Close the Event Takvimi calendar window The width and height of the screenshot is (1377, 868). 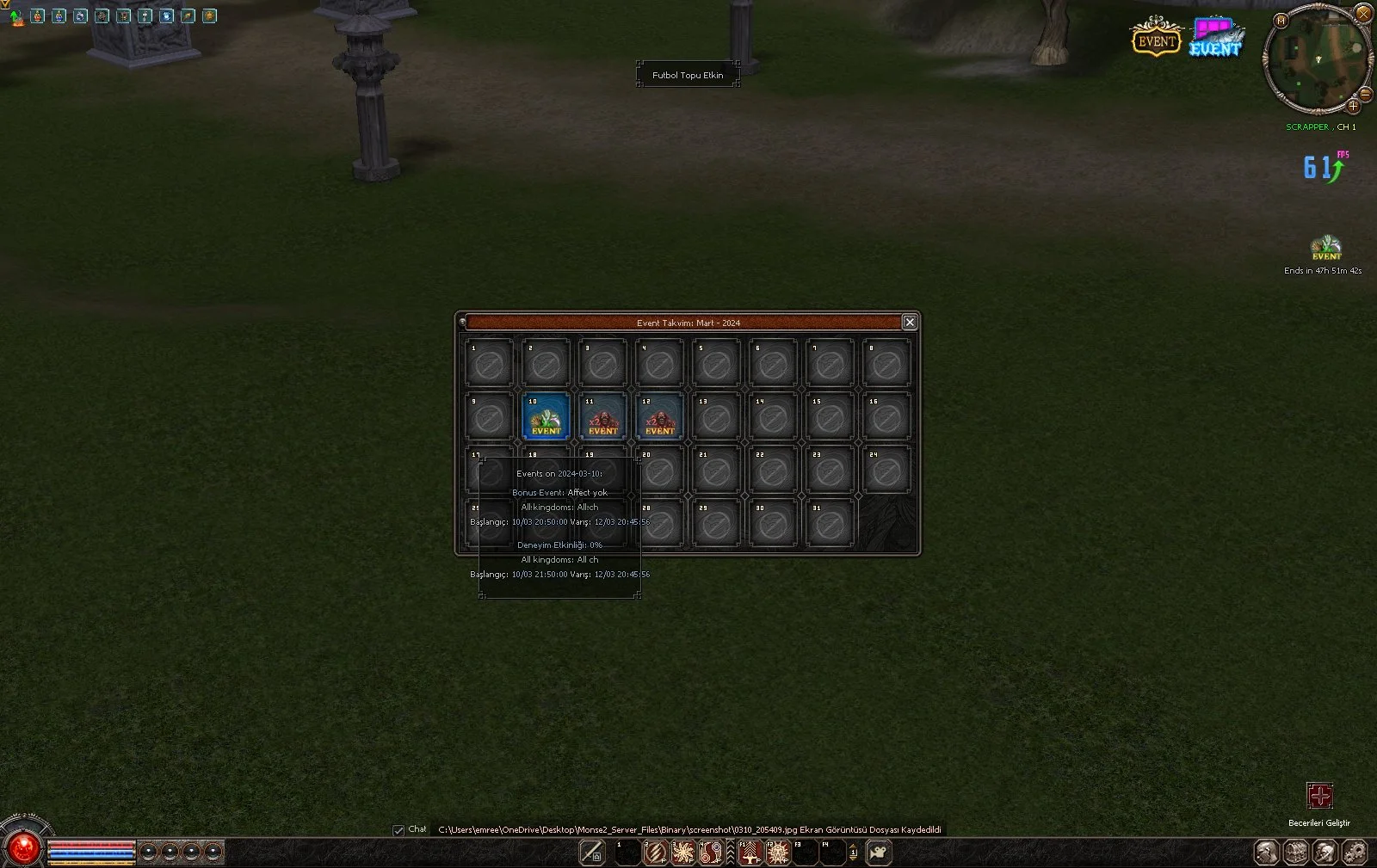909,322
